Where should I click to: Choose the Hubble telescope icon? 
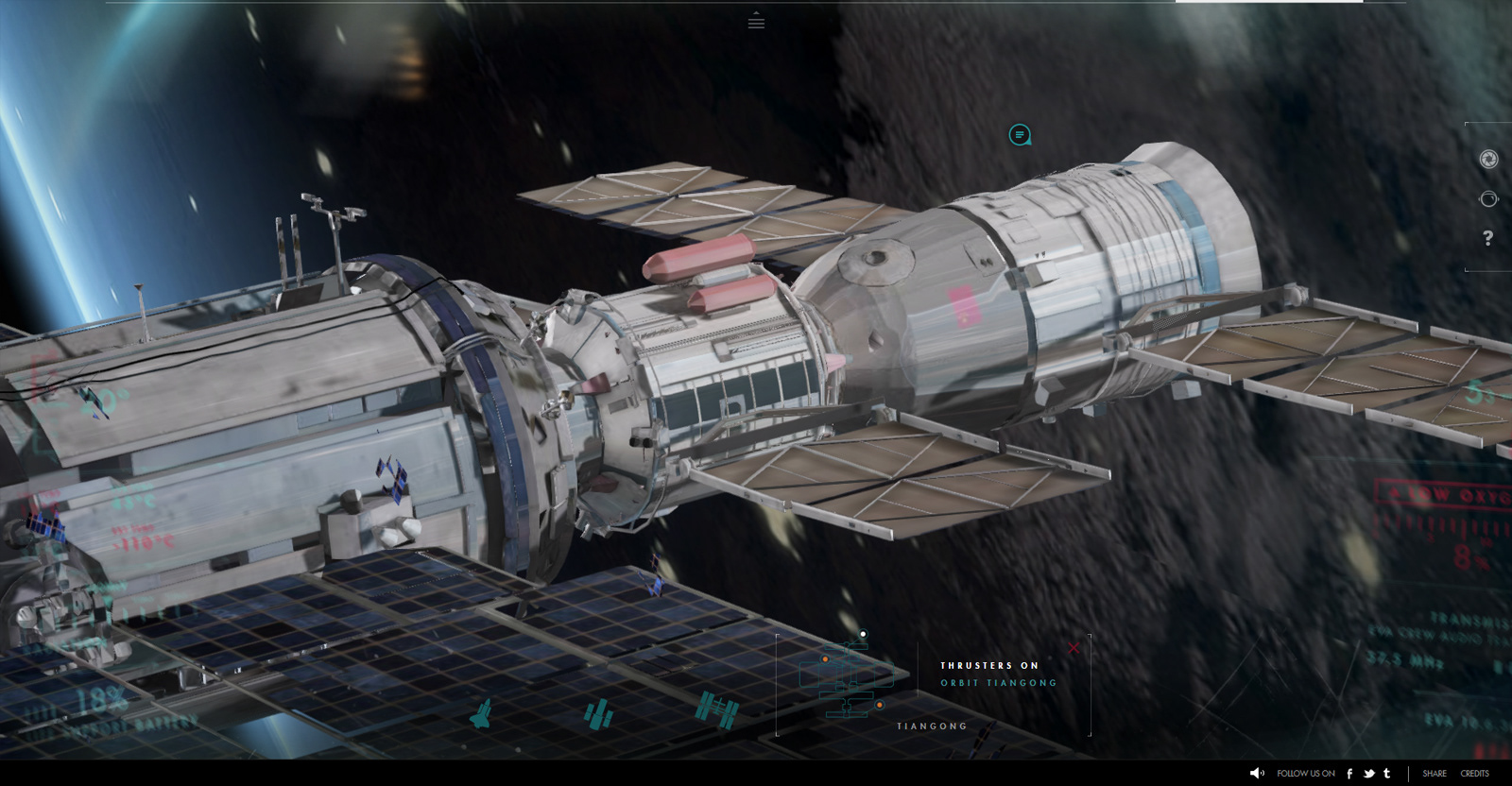pos(597,714)
